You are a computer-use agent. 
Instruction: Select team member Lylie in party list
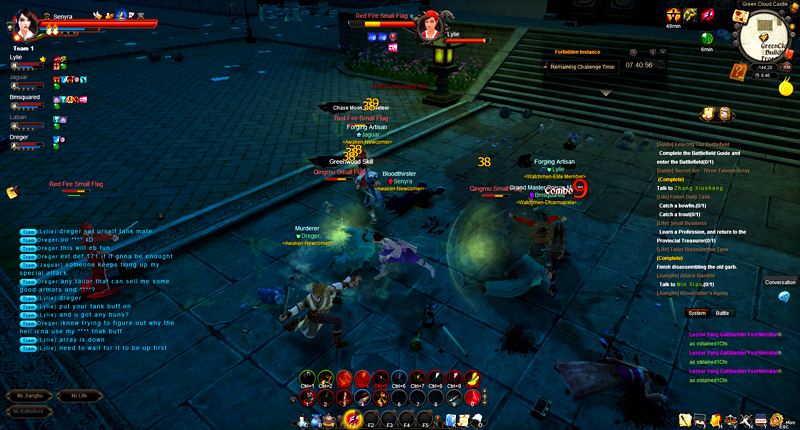(x=21, y=58)
